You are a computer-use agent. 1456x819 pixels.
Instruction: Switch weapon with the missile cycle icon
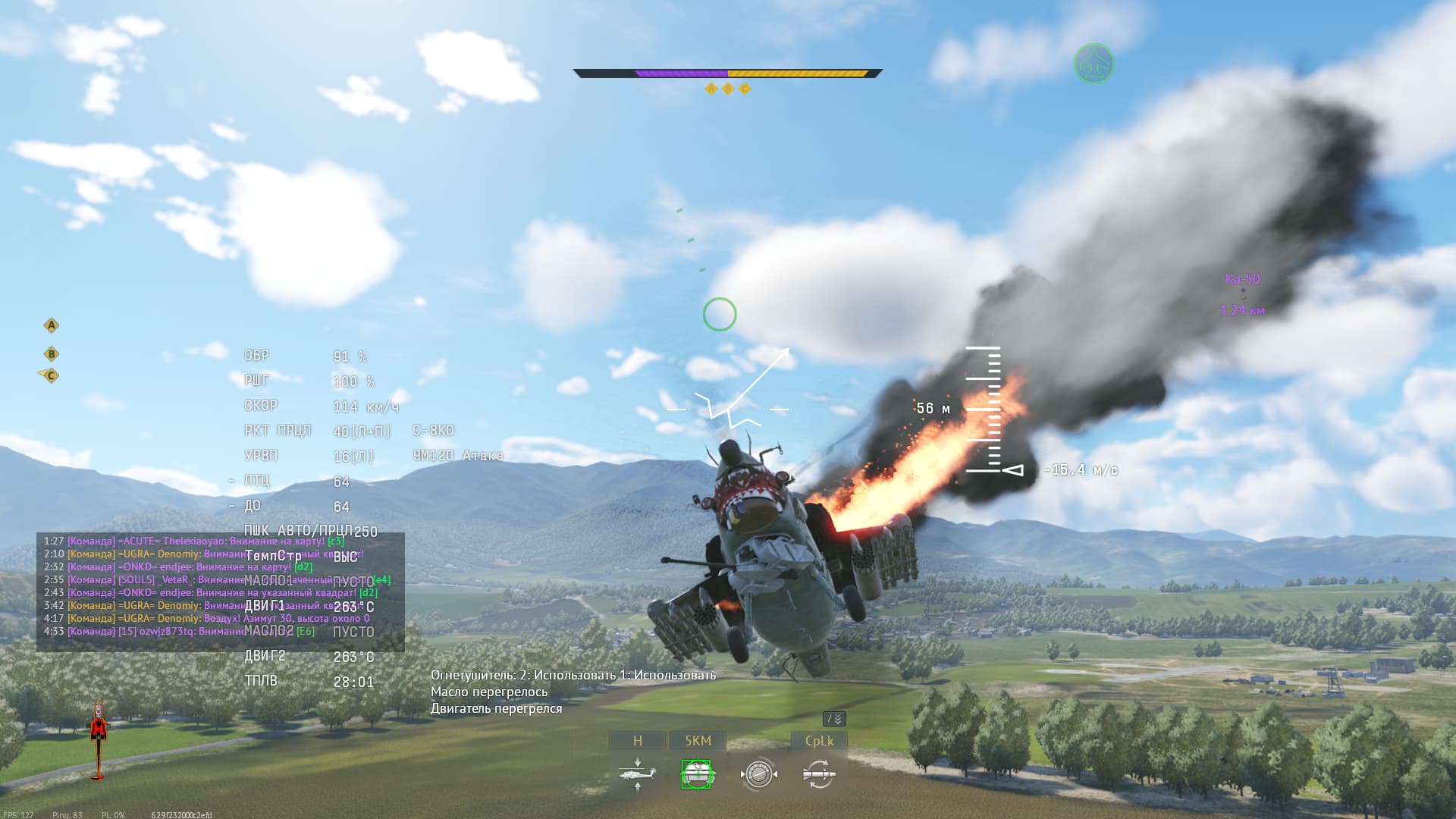pos(819,774)
